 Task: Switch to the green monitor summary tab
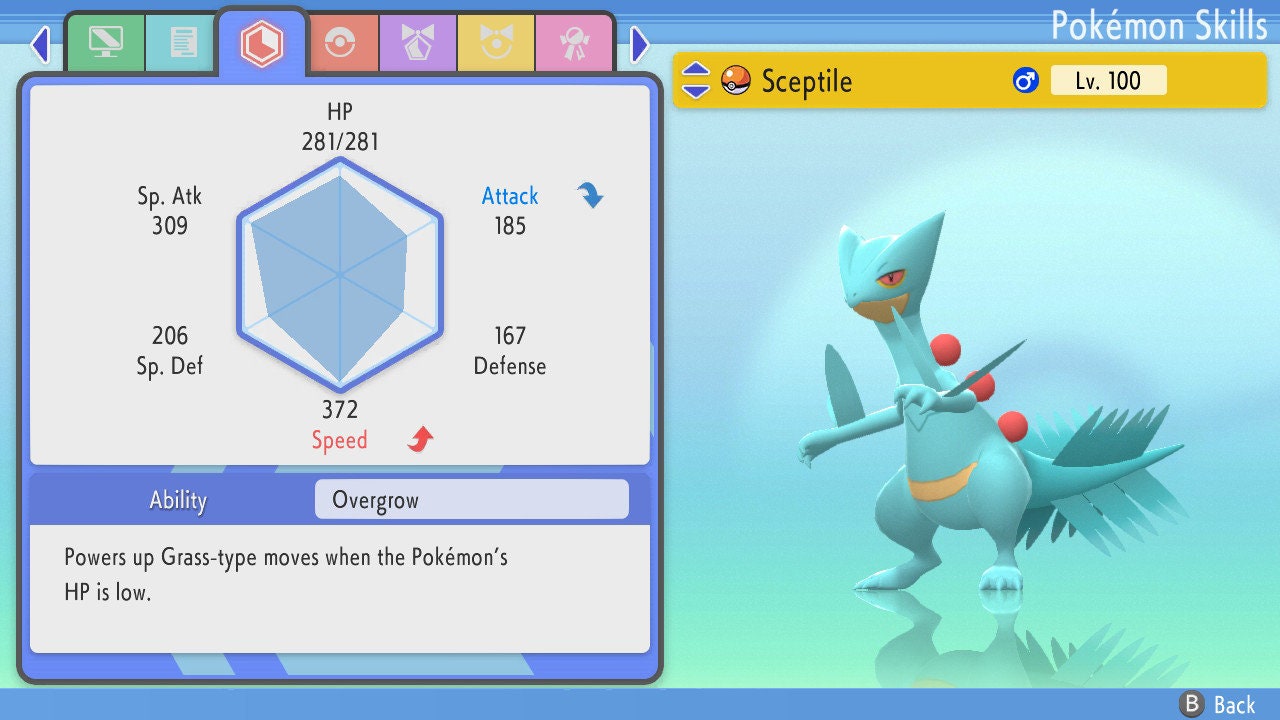point(105,43)
